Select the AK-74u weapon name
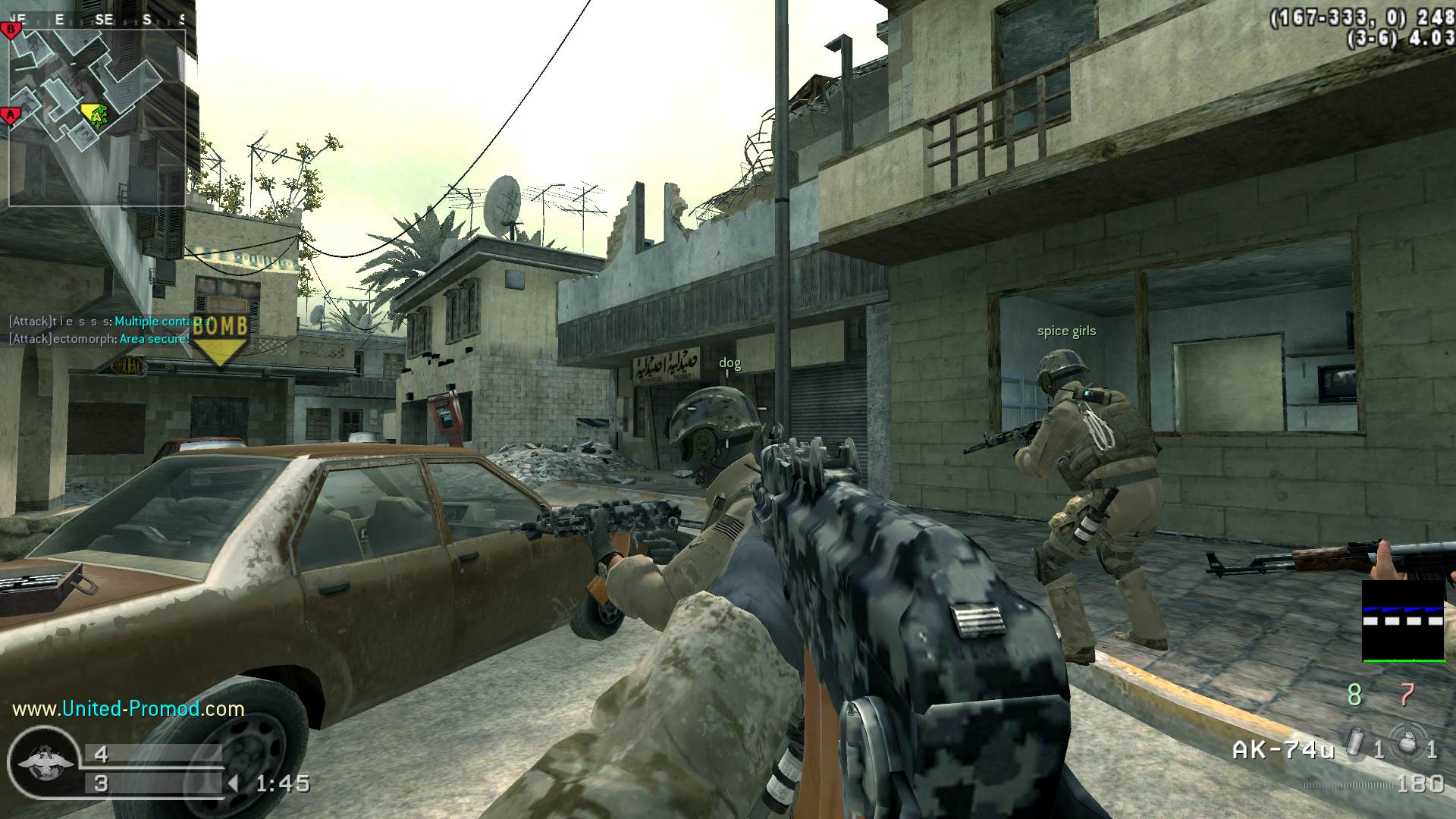The width and height of the screenshot is (1456, 819). [1282, 751]
